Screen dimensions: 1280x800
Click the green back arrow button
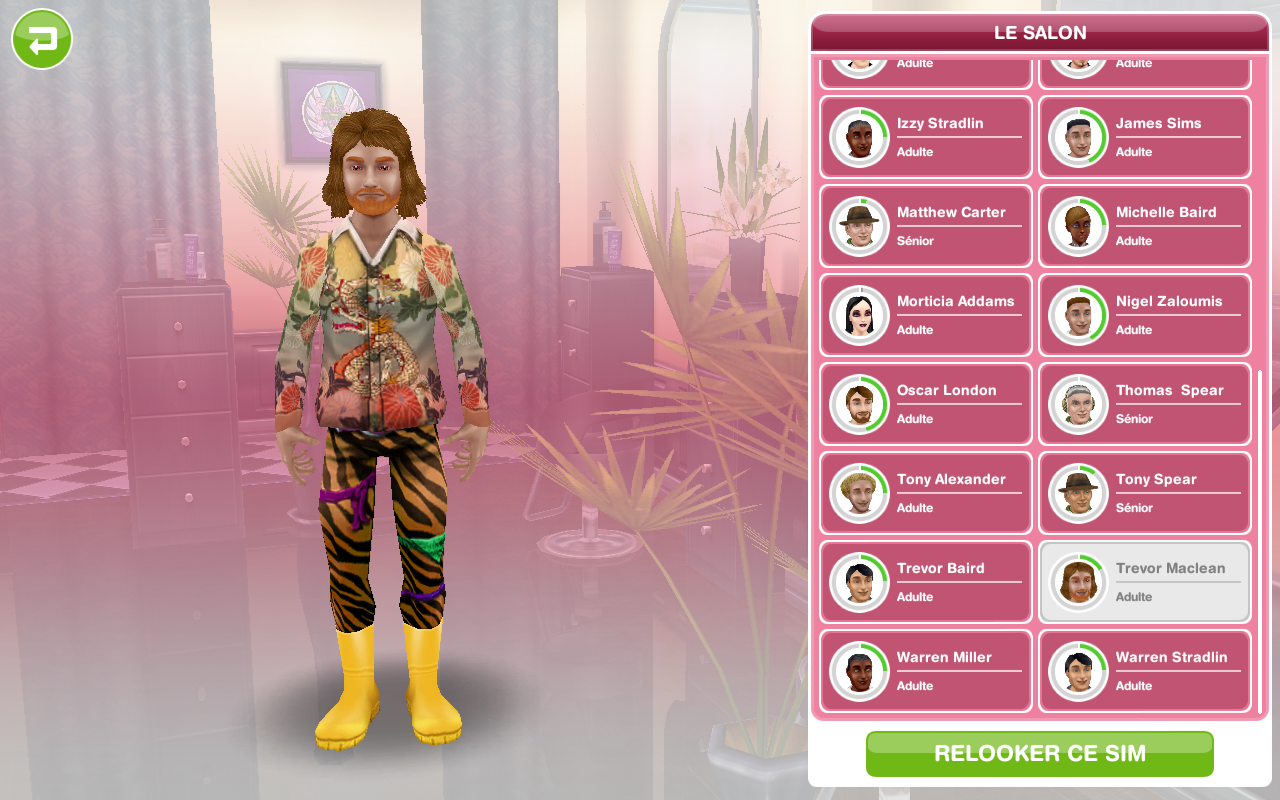[42, 40]
